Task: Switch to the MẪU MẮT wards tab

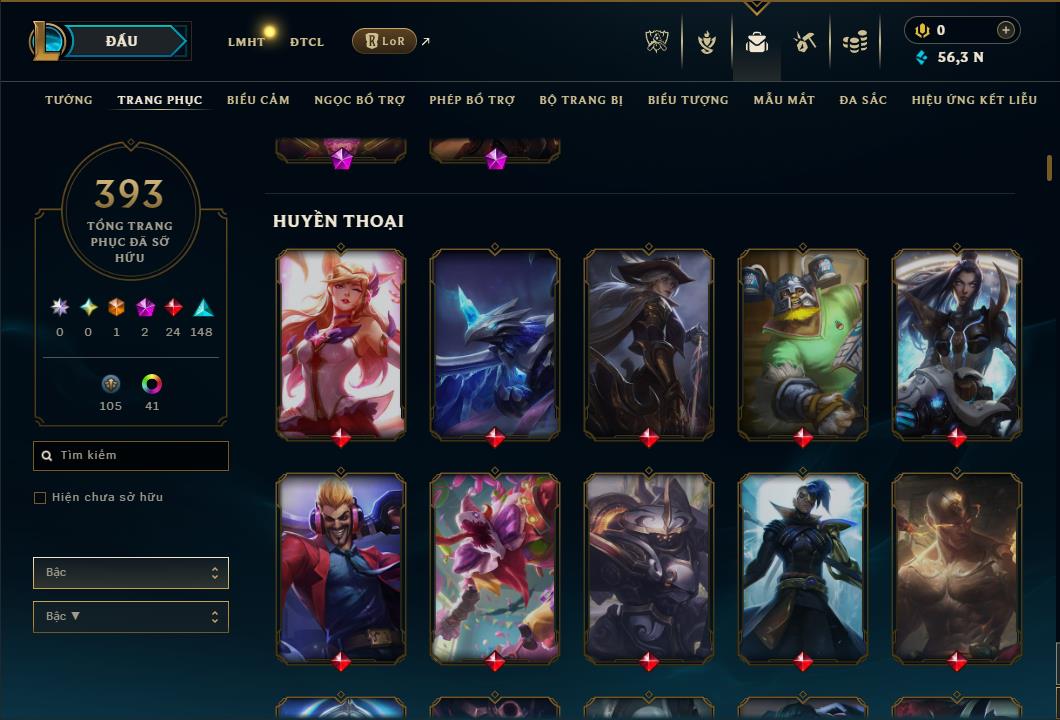Action: point(784,100)
